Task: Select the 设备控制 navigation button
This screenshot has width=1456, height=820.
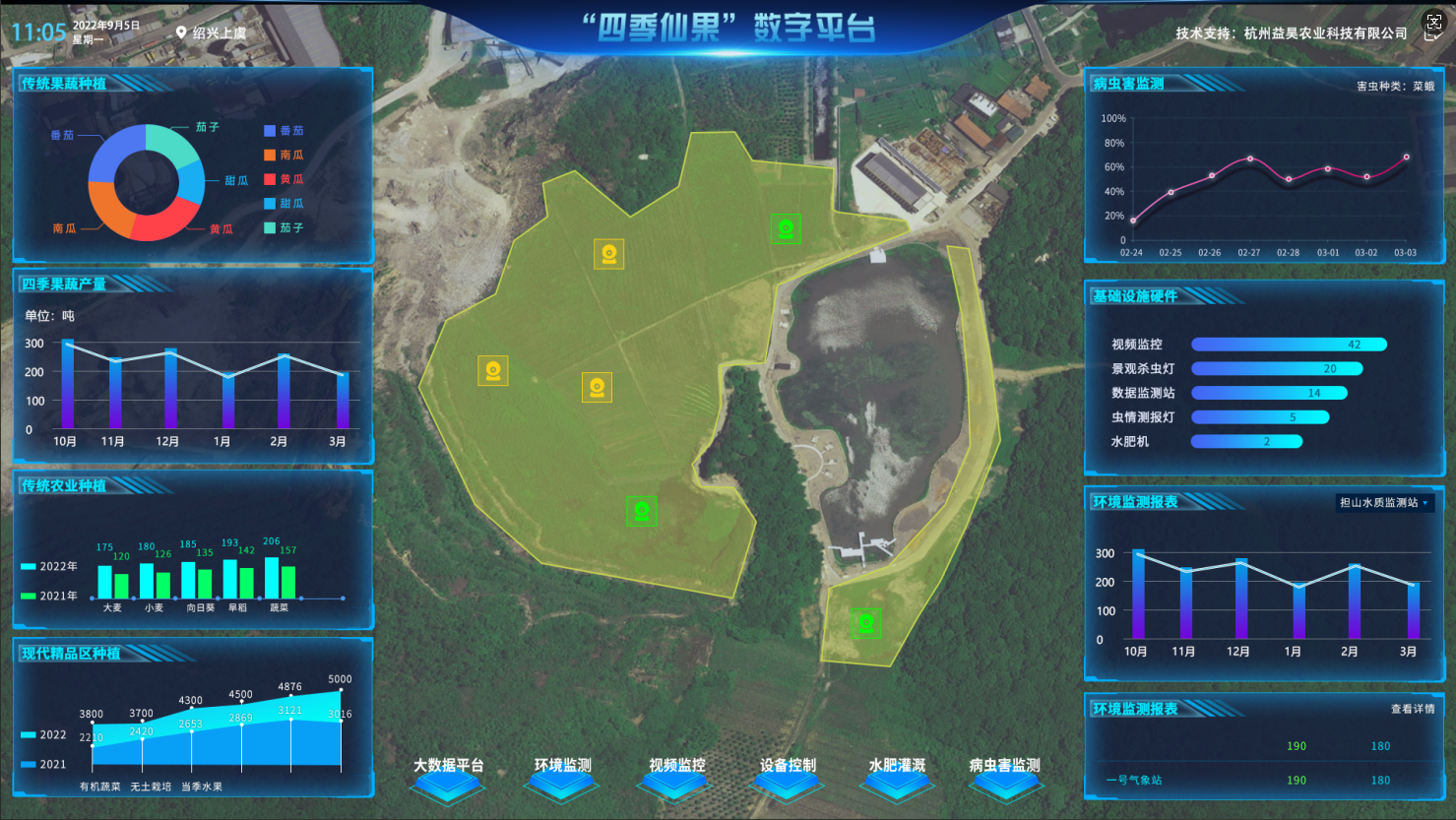Action: tap(788, 774)
